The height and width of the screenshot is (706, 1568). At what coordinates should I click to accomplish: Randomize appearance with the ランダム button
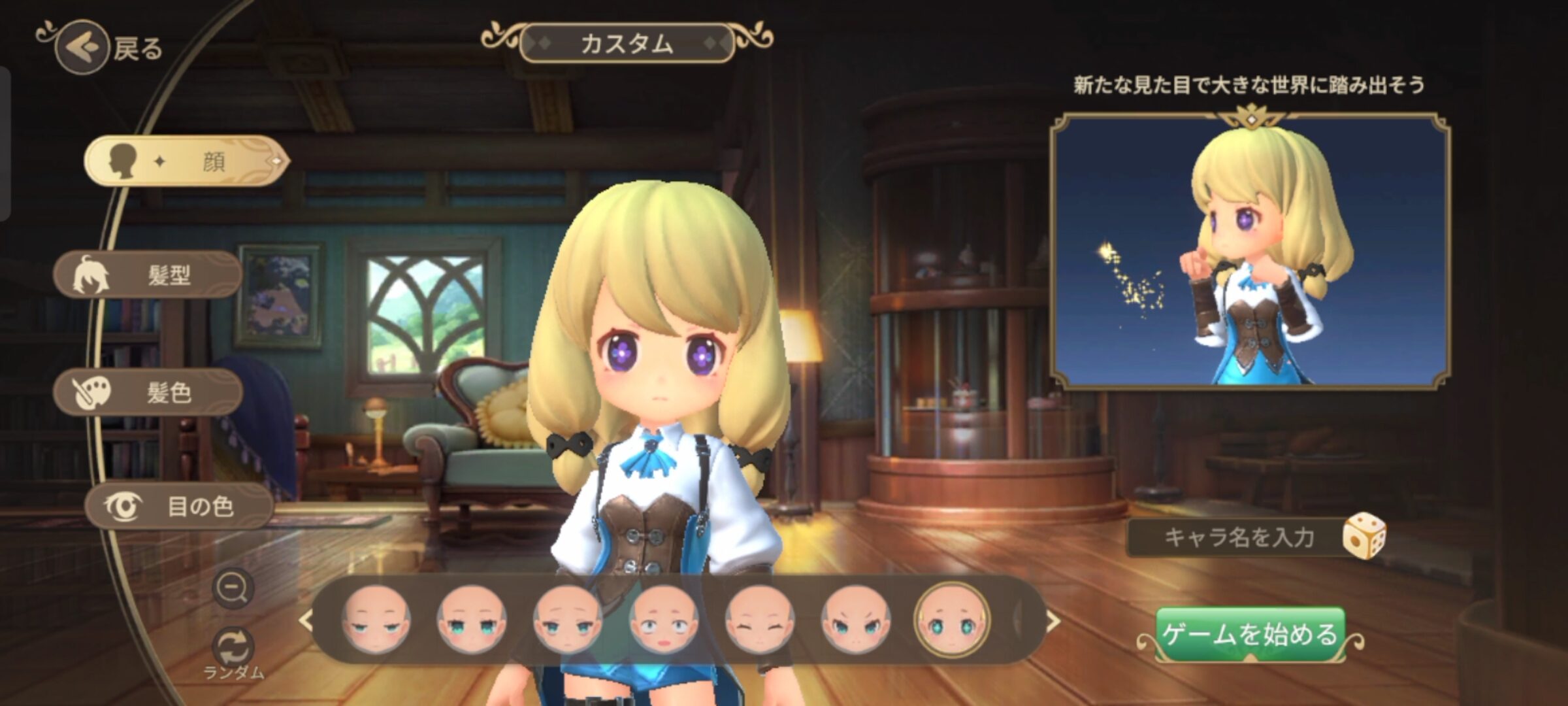(x=233, y=648)
